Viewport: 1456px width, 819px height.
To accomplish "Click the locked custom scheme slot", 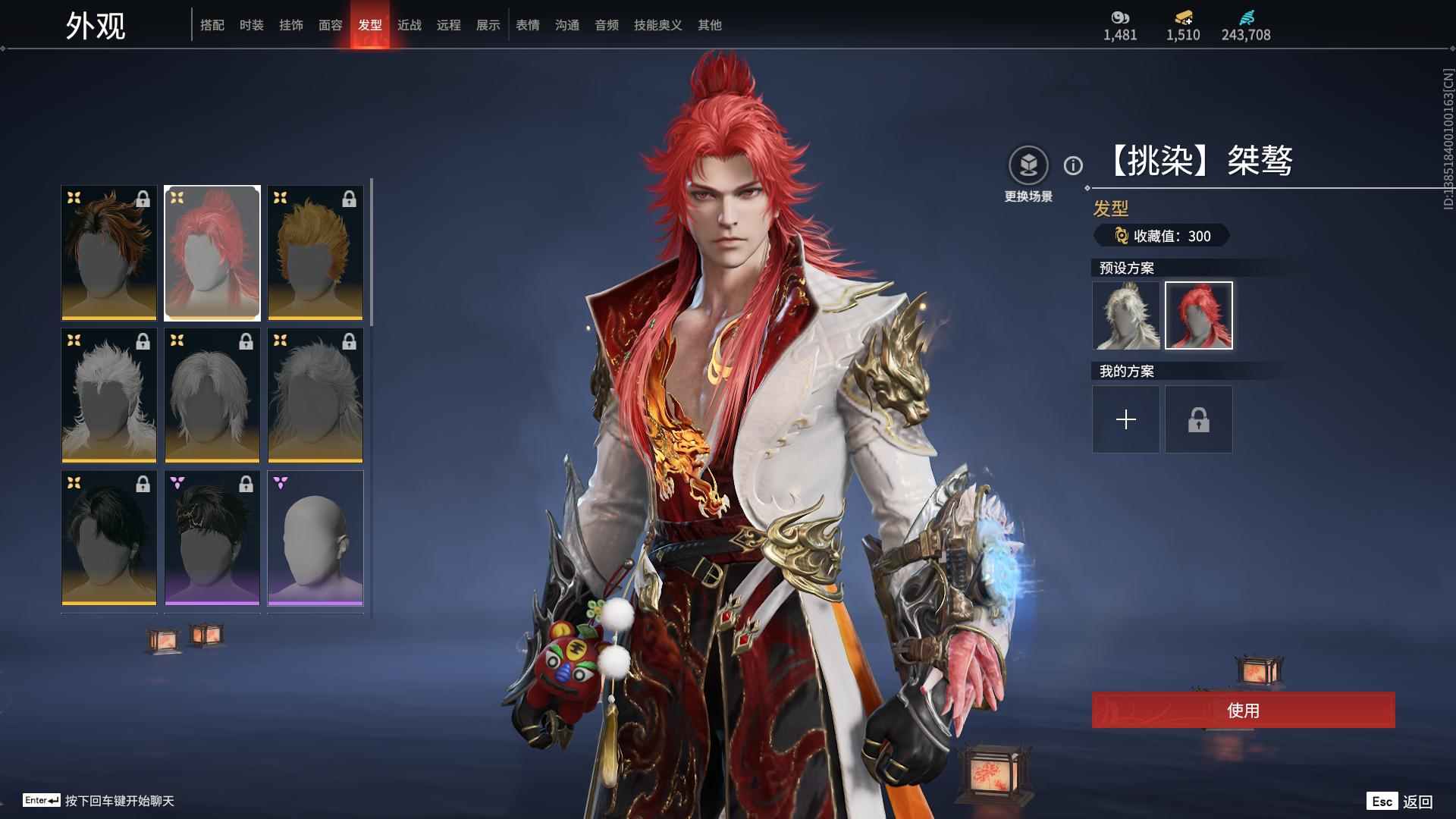I will 1199,419.
